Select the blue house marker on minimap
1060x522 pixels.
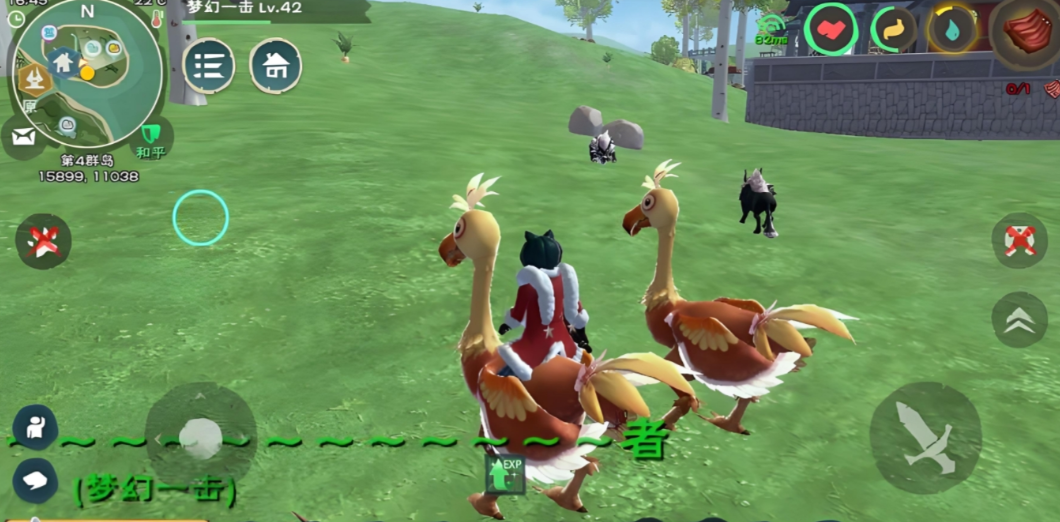point(62,62)
